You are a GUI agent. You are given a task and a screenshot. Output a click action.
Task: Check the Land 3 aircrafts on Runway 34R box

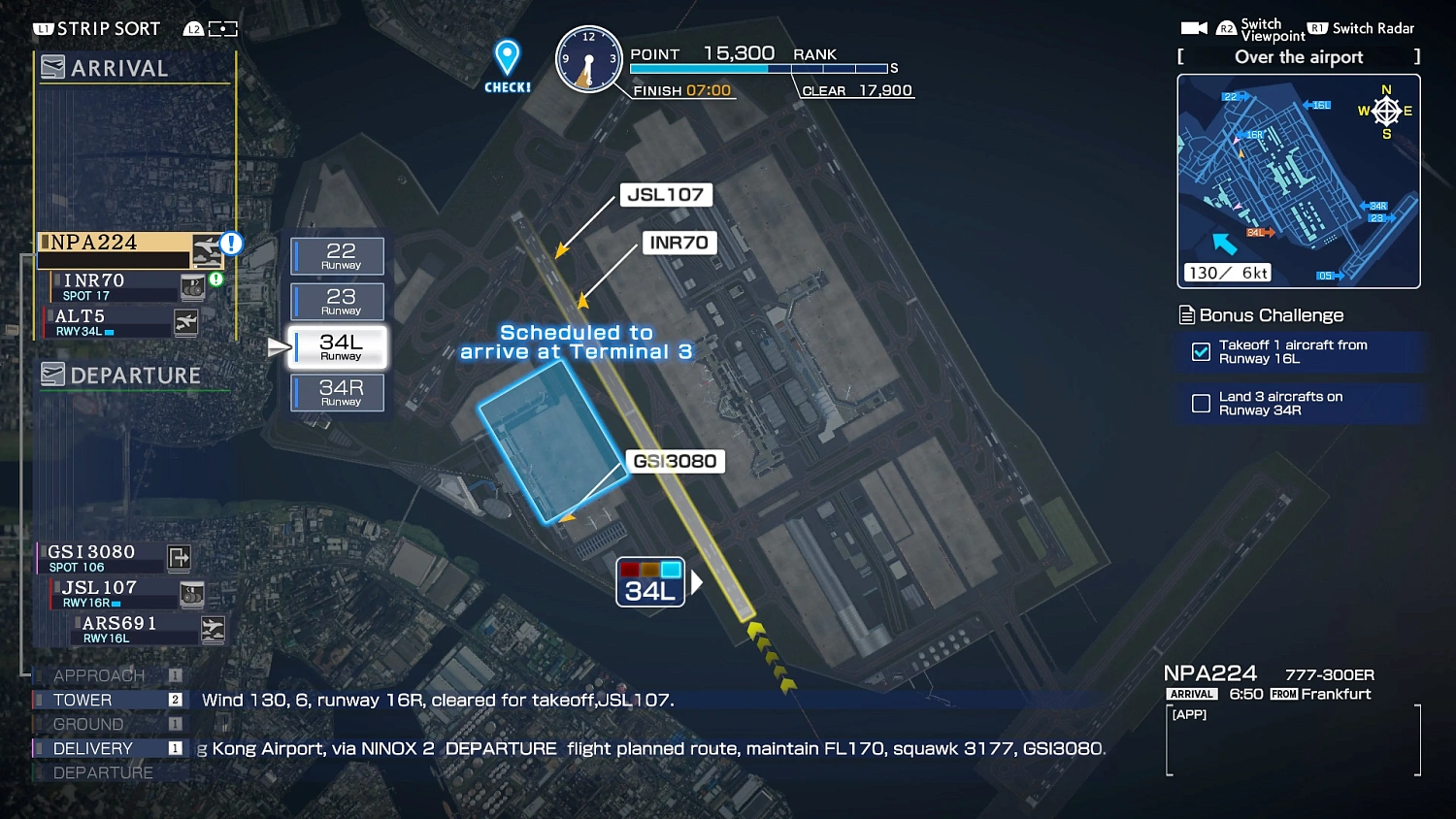1201,404
